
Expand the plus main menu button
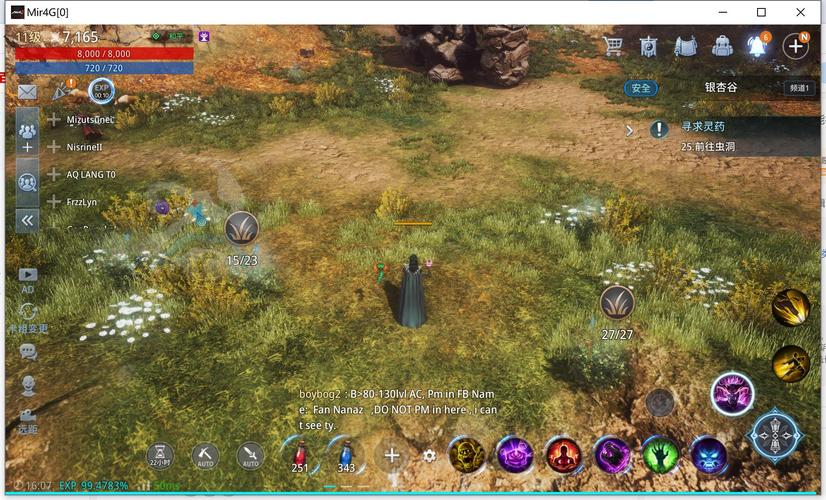(x=796, y=46)
